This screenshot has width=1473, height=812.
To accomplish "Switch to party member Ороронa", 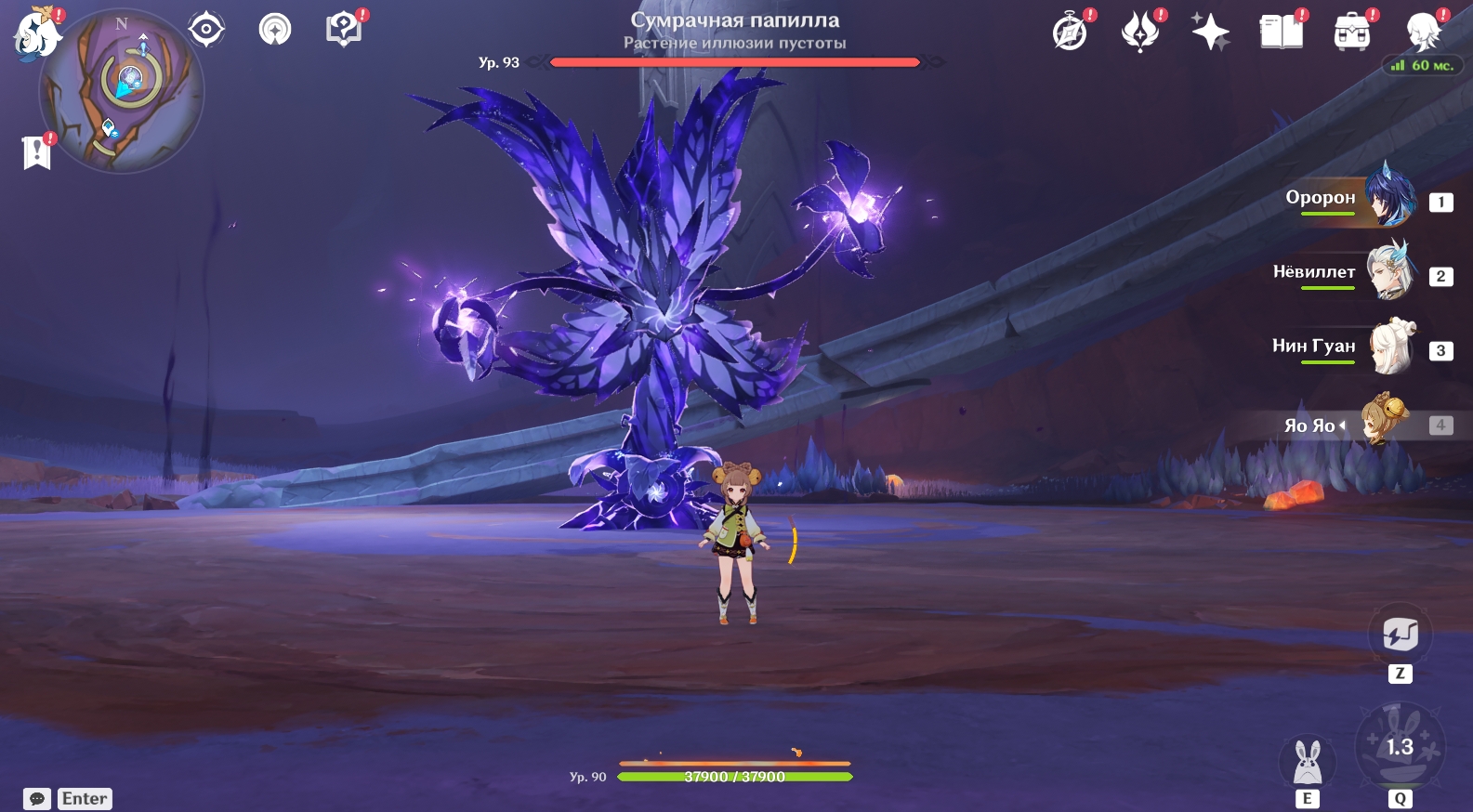I will pyautogui.click(x=1388, y=199).
